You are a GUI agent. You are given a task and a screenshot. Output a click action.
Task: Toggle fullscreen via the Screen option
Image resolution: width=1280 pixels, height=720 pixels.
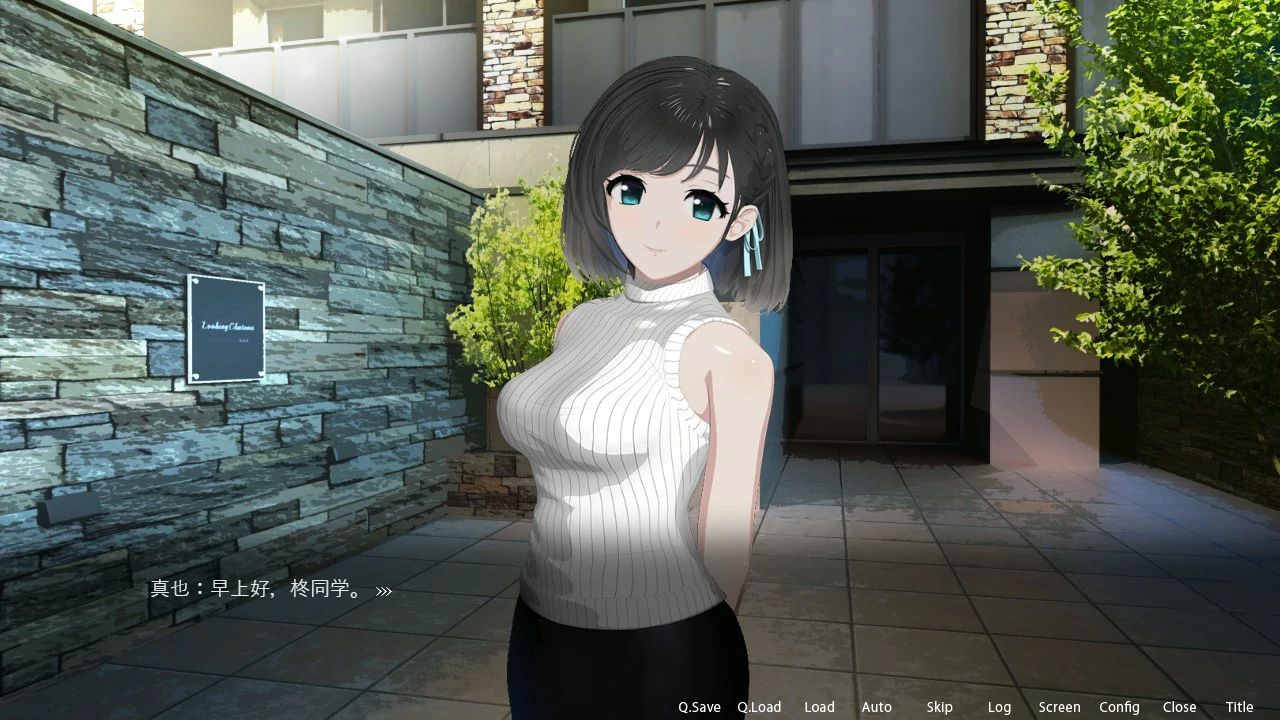pos(1059,707)
